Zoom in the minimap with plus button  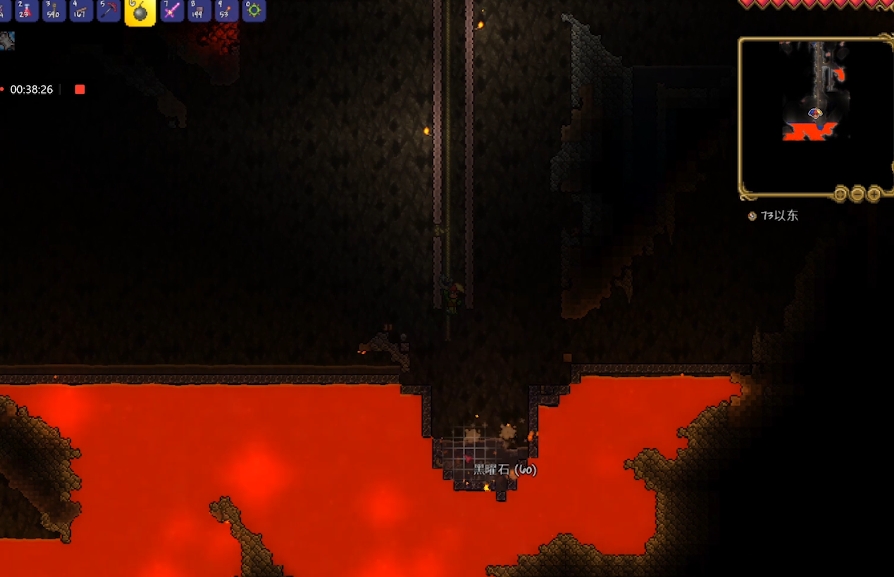[x=875, y=194]
